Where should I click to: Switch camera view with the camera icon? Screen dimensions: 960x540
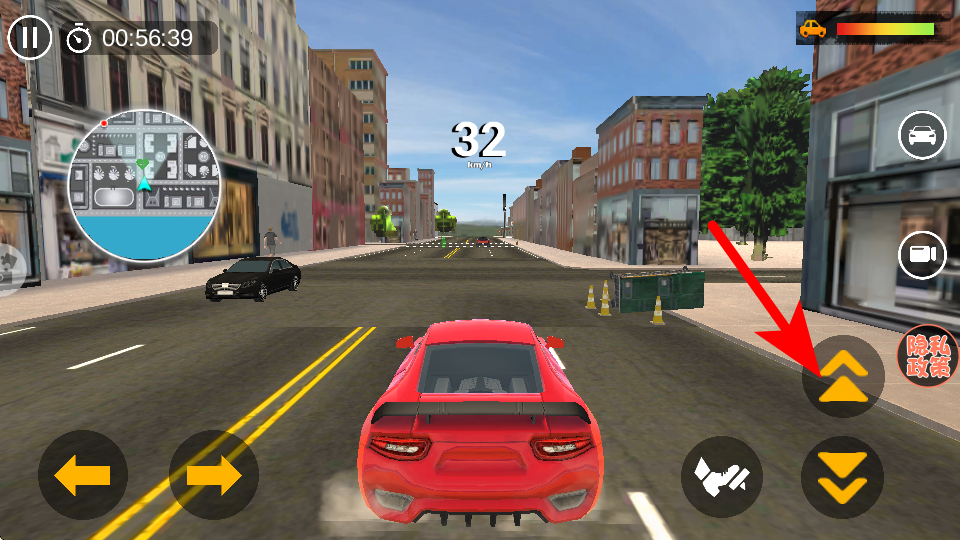click(x=922, y=255)
